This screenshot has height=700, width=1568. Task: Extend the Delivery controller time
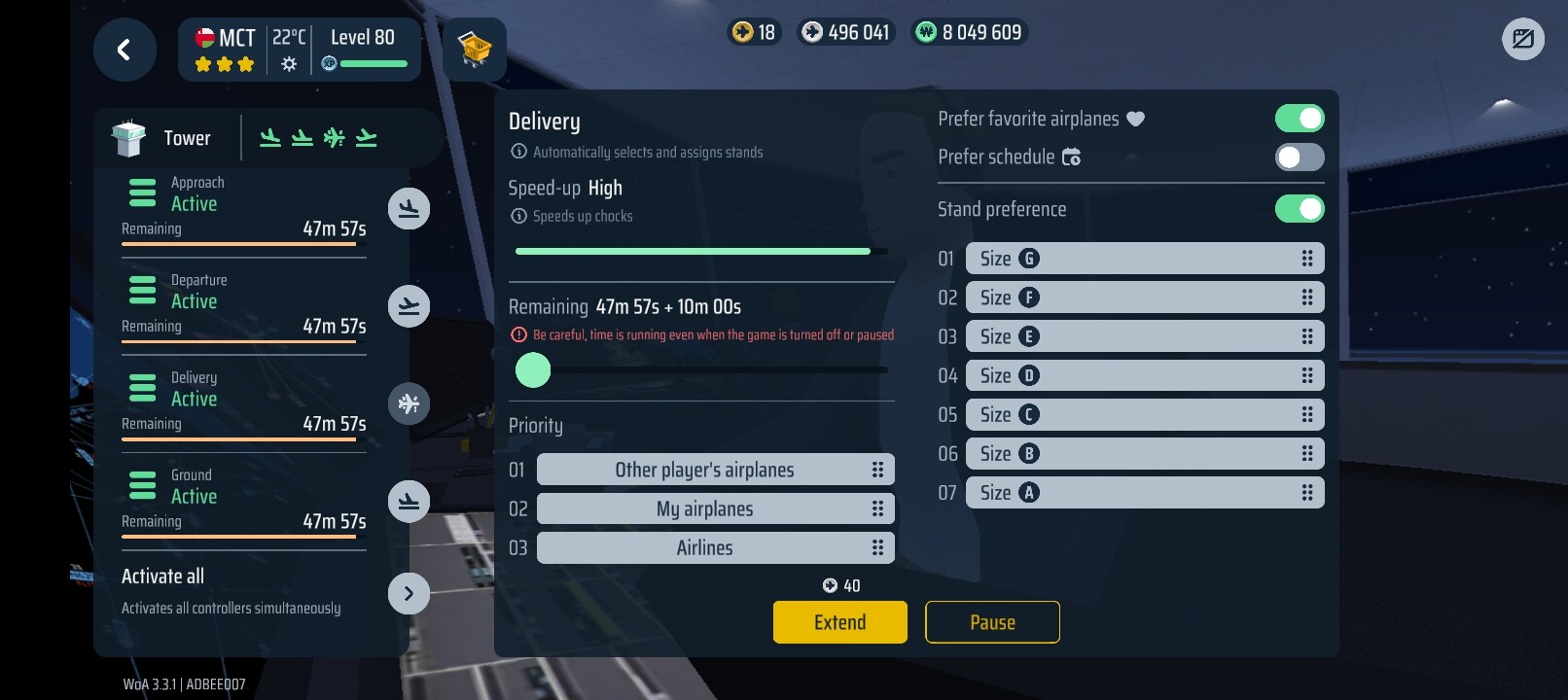point(839,622)
